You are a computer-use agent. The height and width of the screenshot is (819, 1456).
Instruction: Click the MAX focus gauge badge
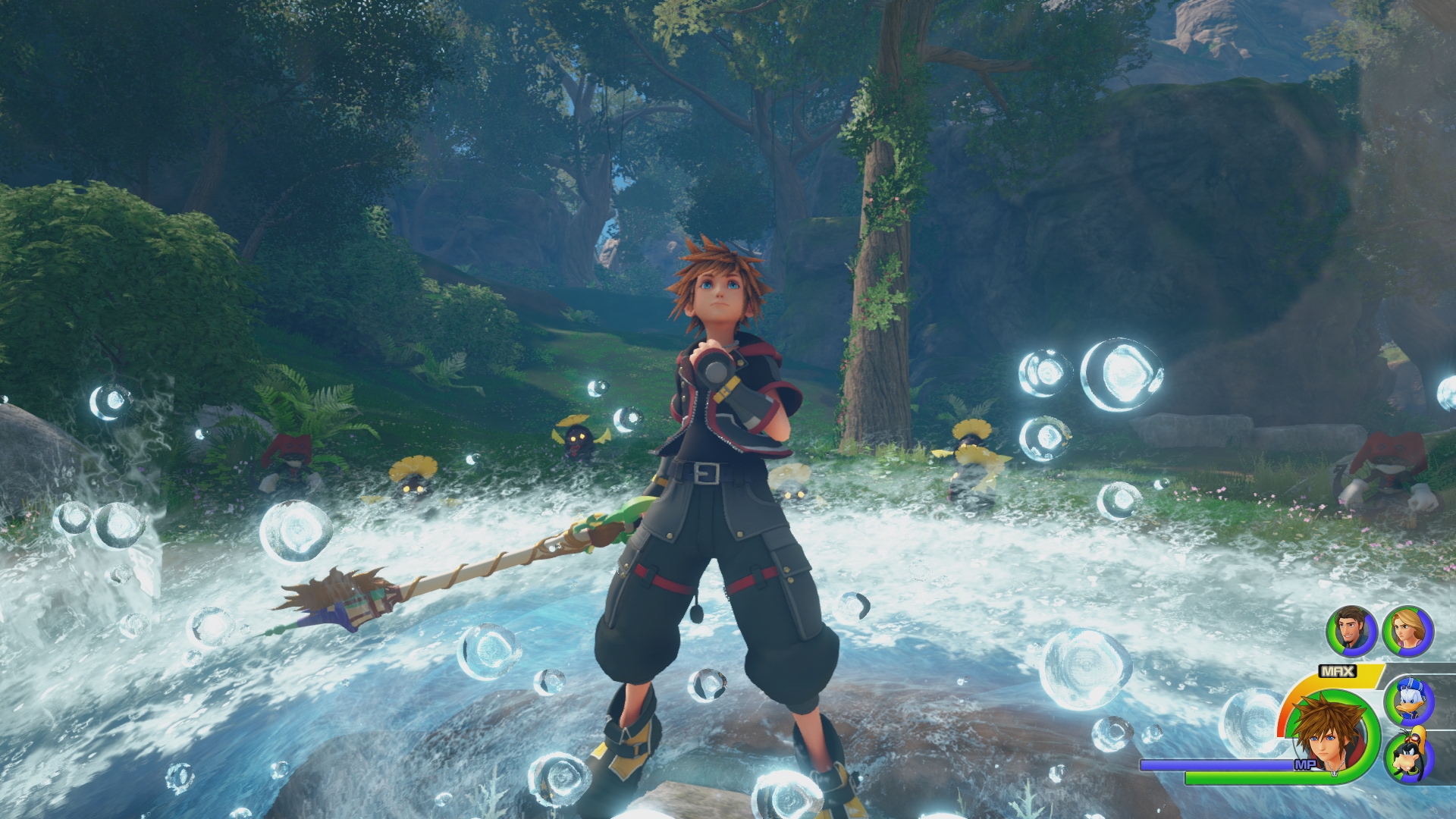(1336, 670)
